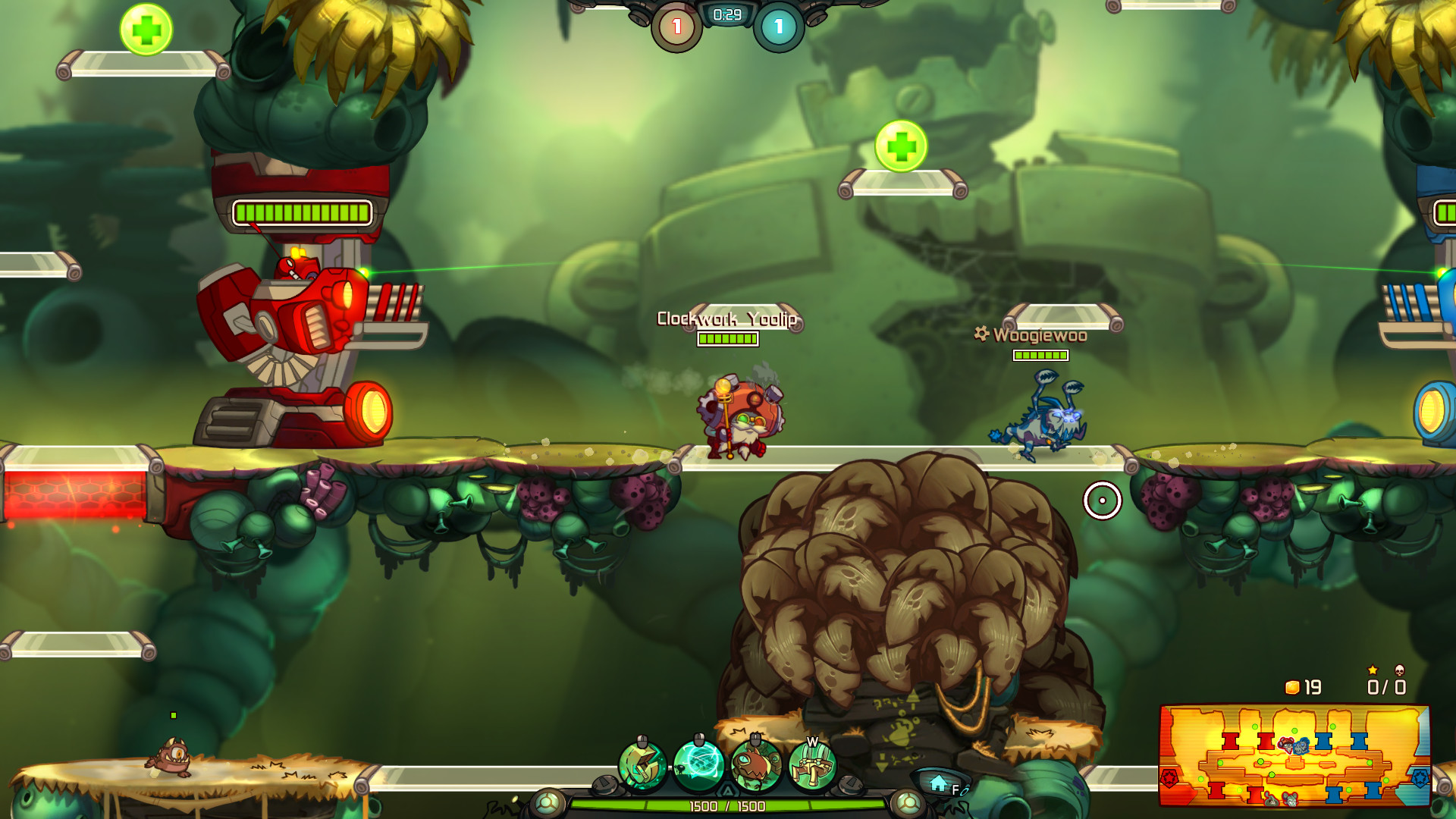Select the red team base emblem on the minimap

[x=1169, y=777]
